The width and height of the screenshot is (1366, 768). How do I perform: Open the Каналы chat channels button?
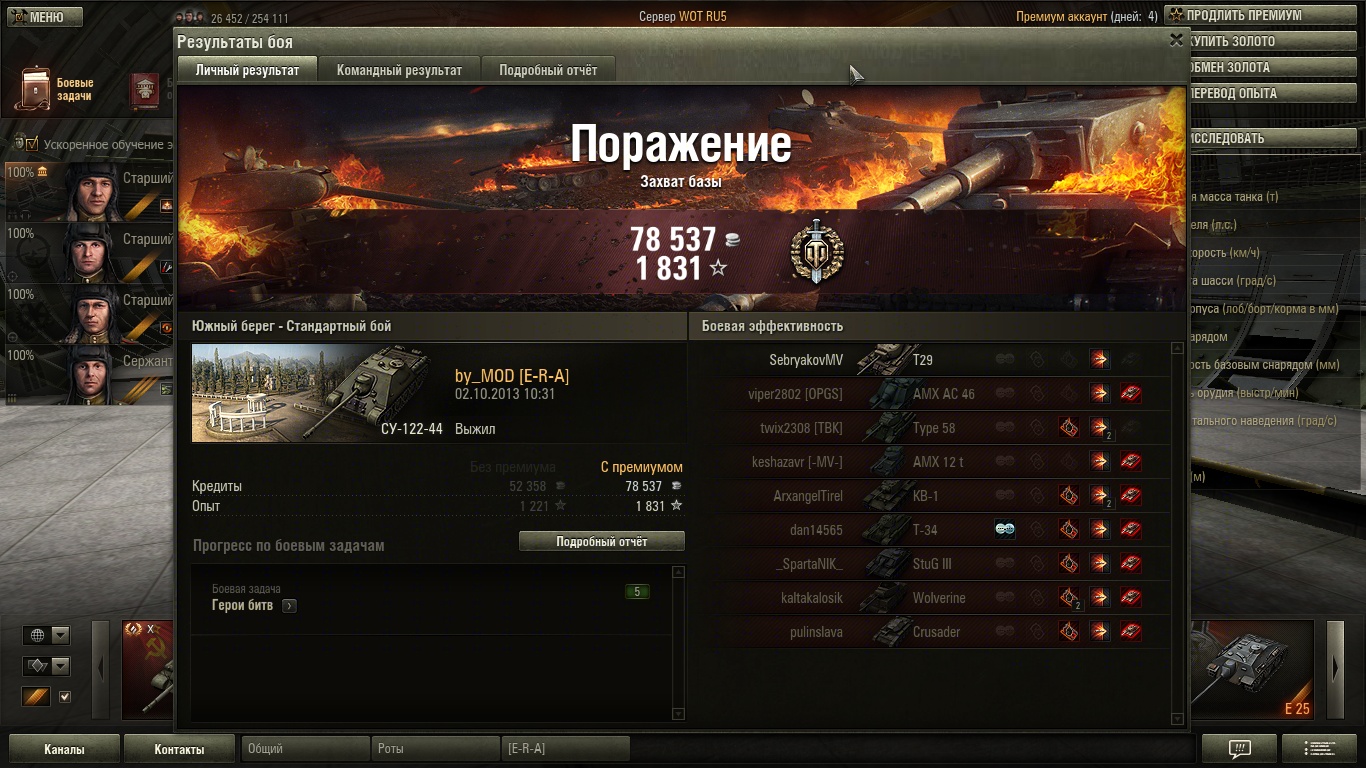(x=64, y=749)
